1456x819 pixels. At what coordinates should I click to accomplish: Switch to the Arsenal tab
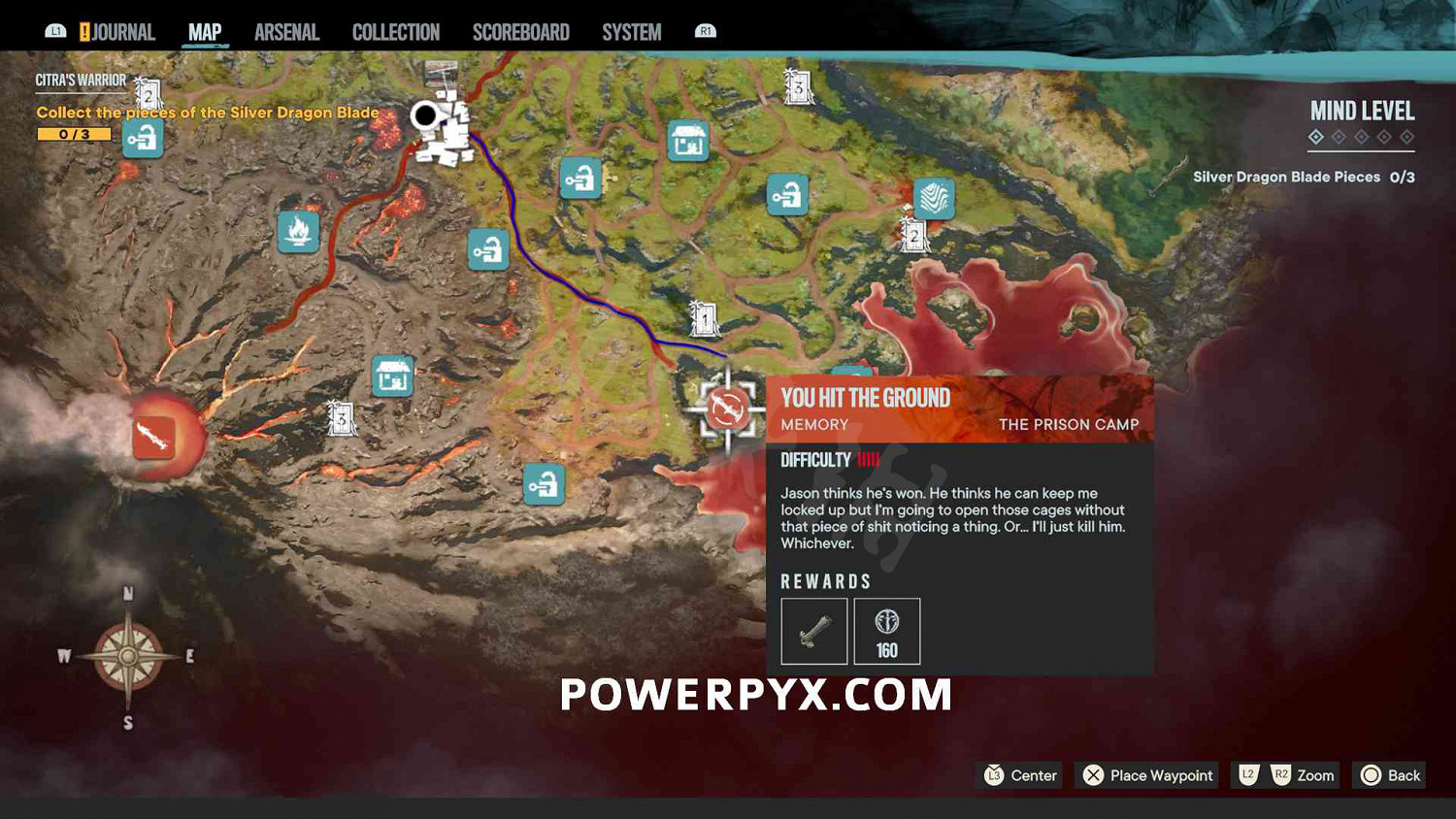[286, 31]
